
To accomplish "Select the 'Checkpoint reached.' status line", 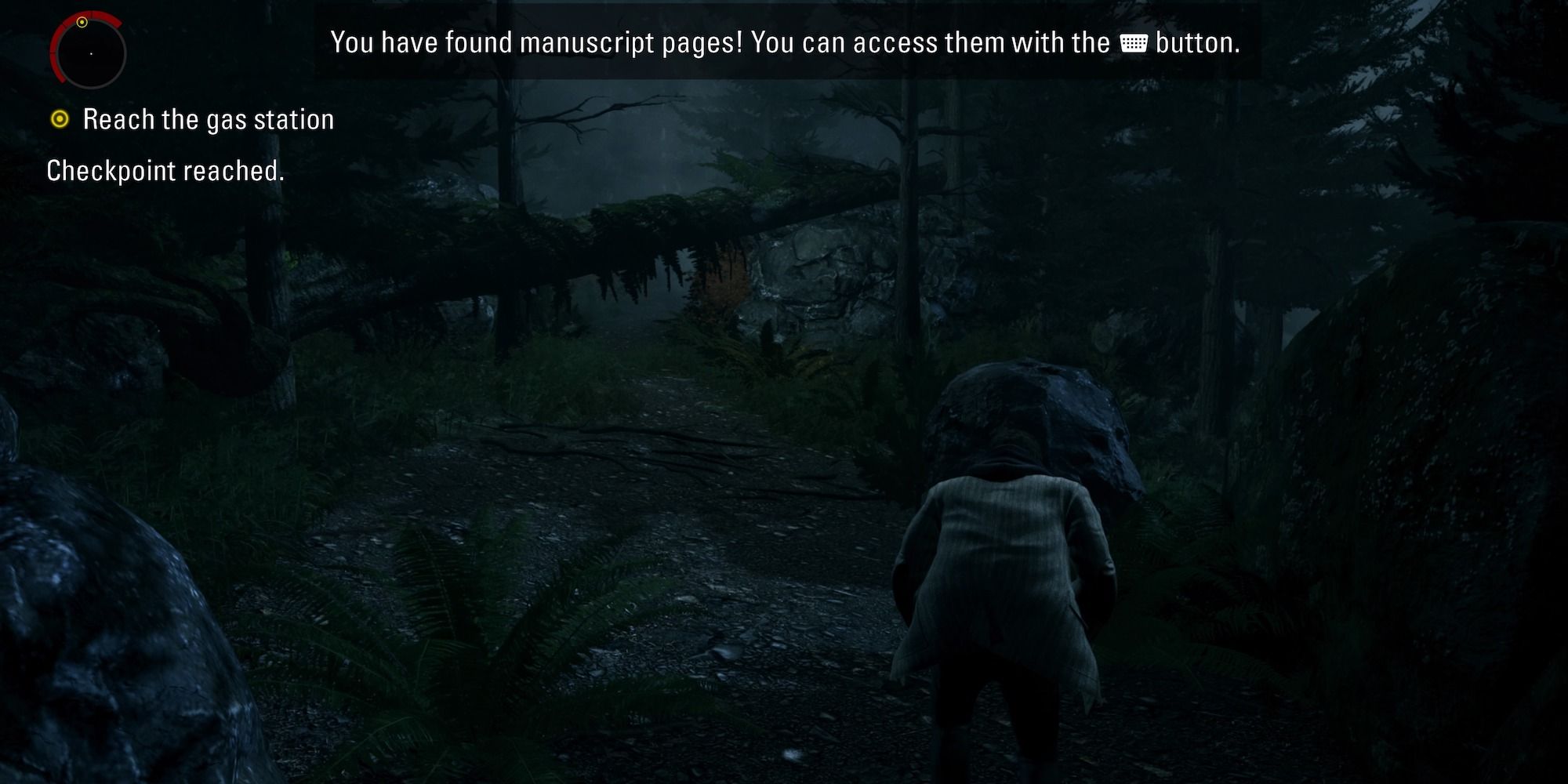I will pyautogui.click(x=165, y=170).
